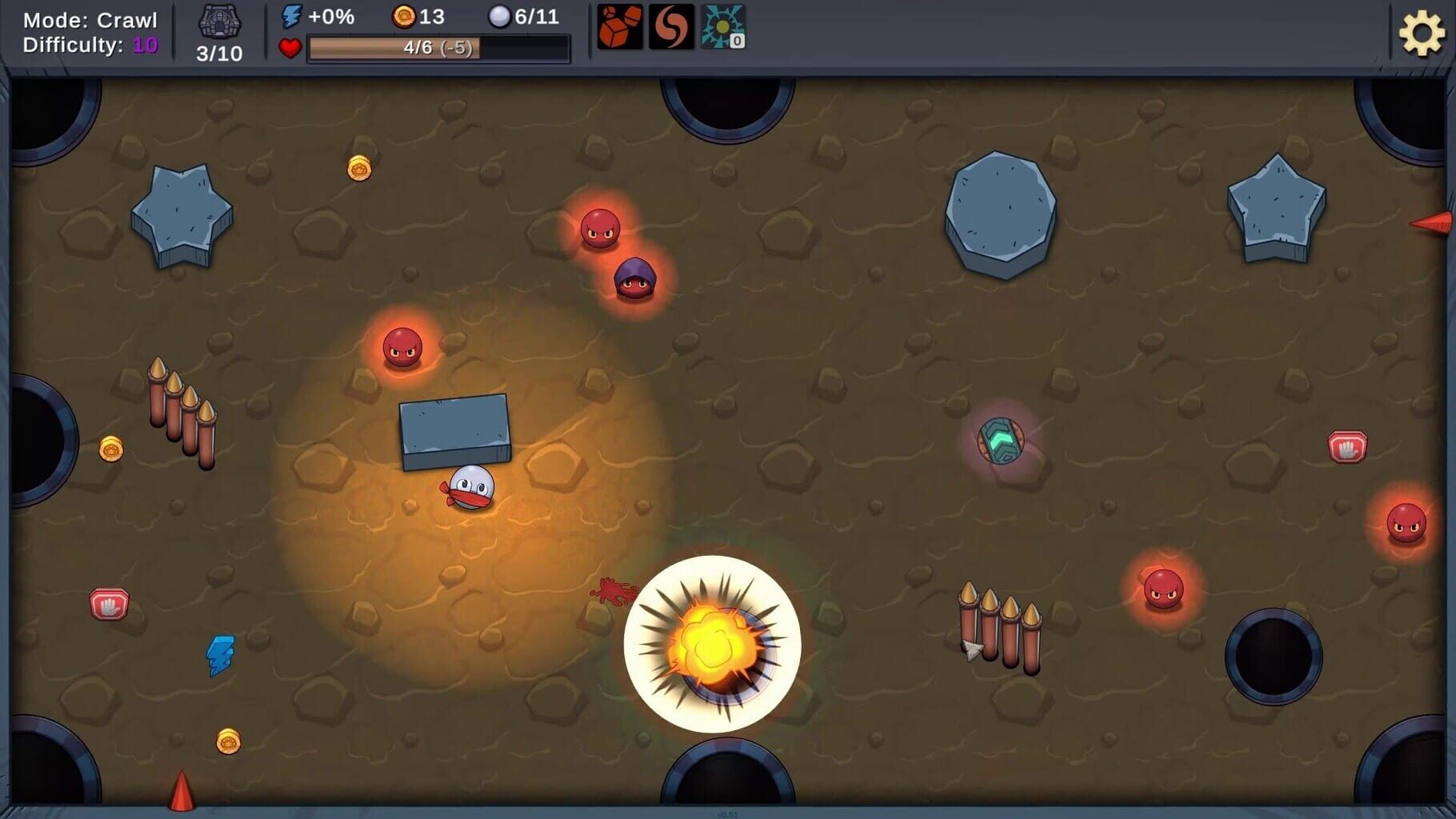Image resolution: width=1456 pixels, height=819 pixels.
Task: Open the settings gear menu
Action: click(1423, 33)
